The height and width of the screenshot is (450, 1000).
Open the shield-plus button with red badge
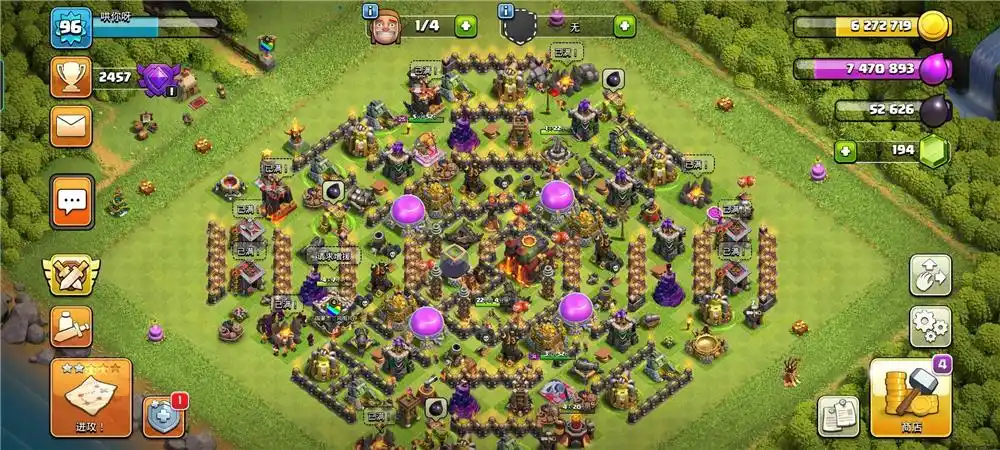[163, 416]
